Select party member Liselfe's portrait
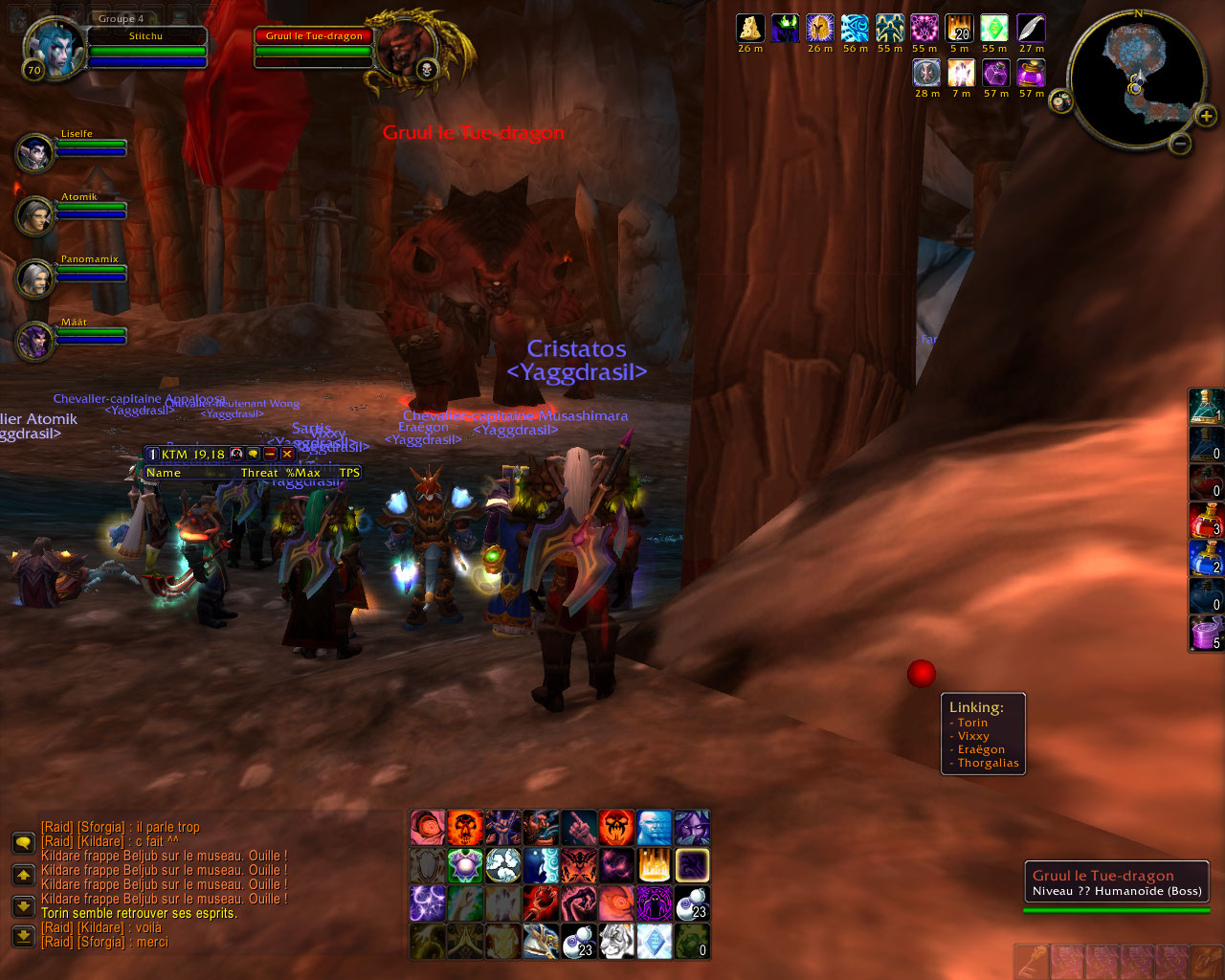 pyautogui.click(x=35, y=152)
